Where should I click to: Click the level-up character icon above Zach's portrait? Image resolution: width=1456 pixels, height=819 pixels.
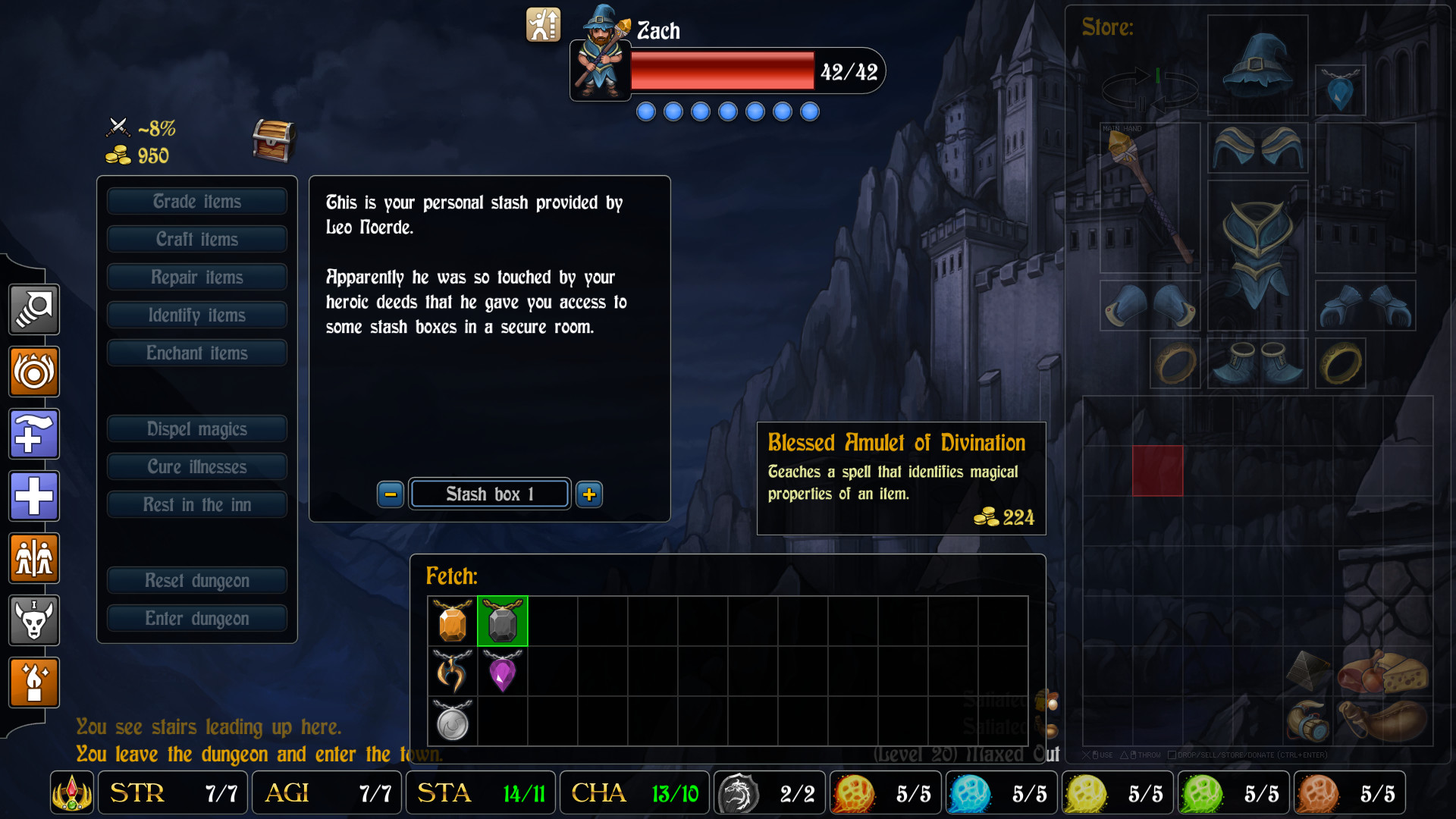pos(543,25)
